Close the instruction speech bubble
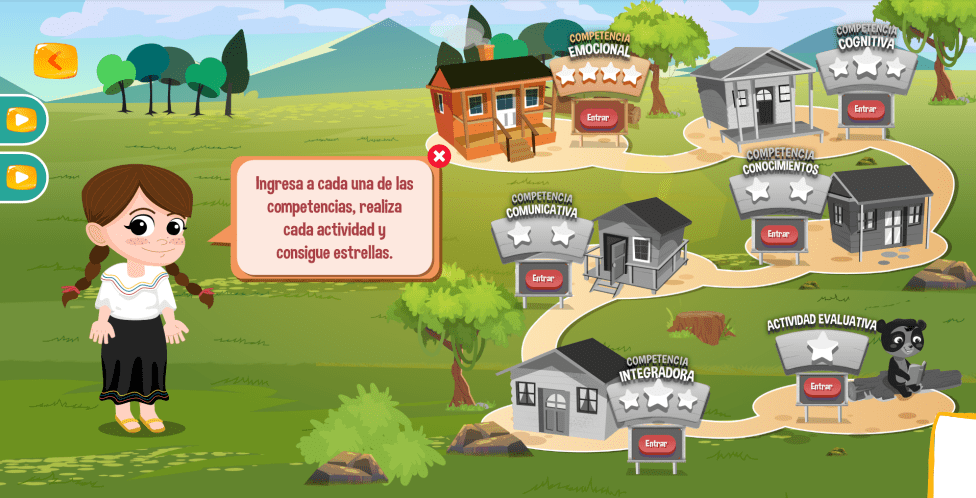Viewport: 976px width, 498px height. pos(438,156)
